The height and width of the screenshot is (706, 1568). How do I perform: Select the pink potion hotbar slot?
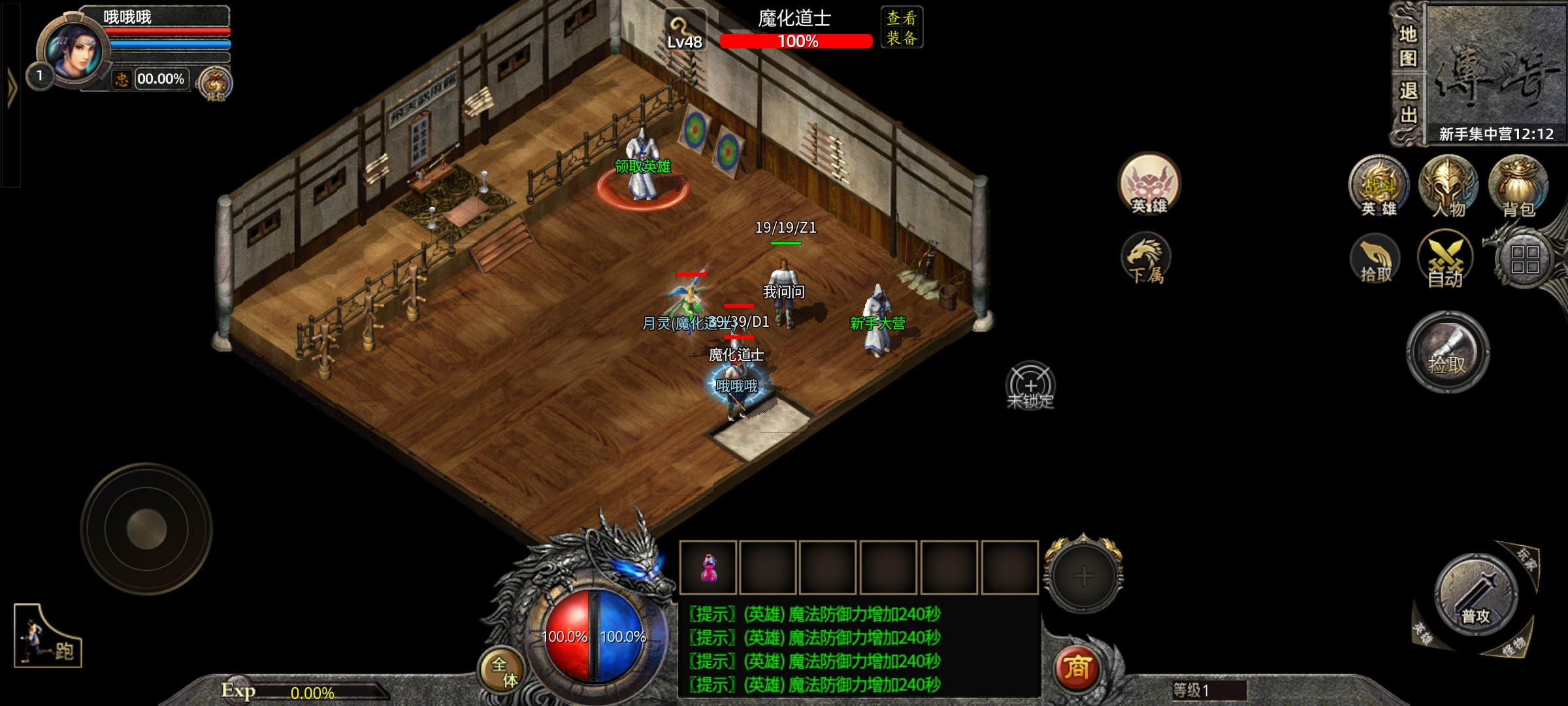click(x=708, y=567)
